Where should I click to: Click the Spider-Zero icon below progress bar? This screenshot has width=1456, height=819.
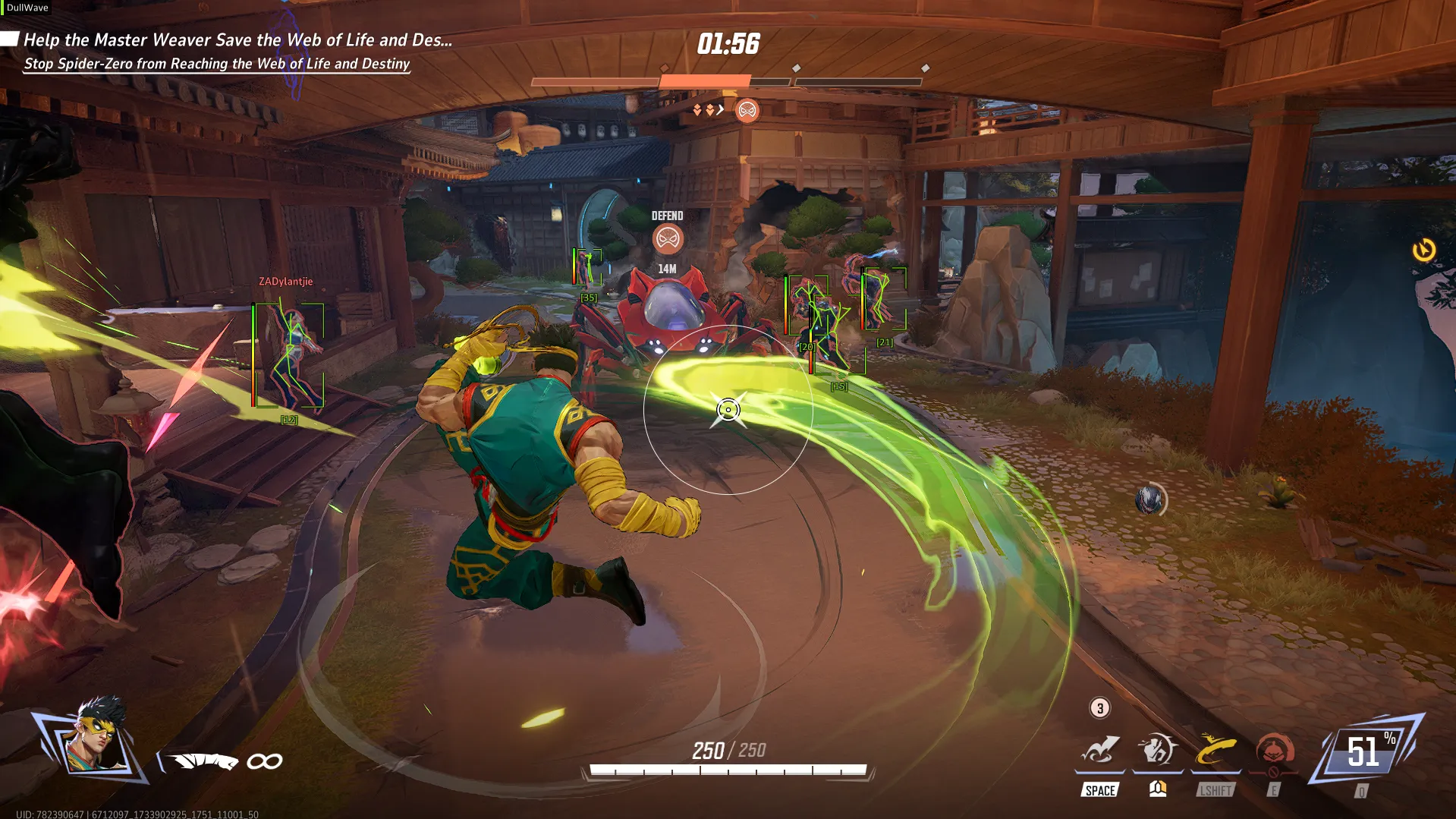click(x=747, y=111)
